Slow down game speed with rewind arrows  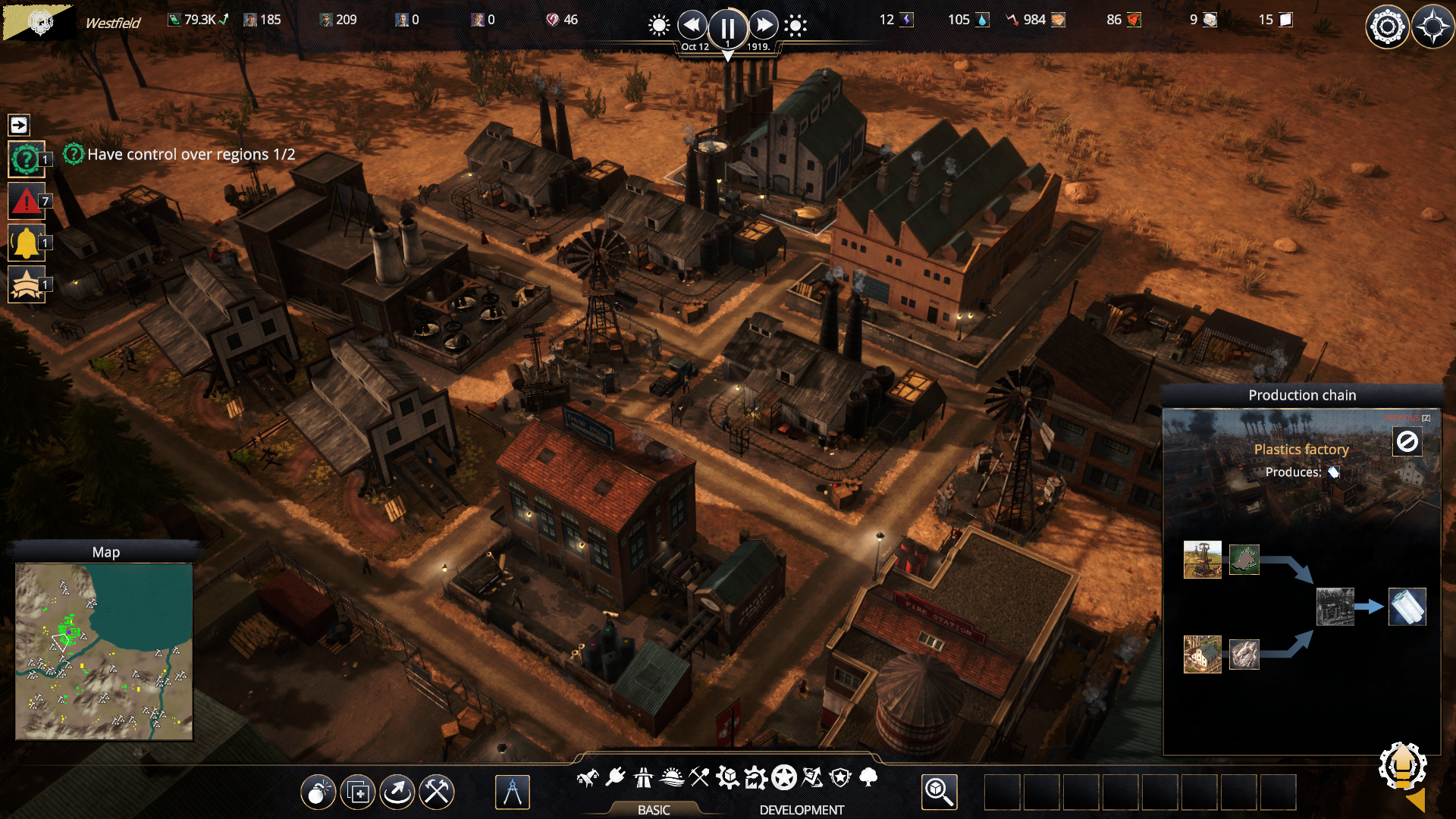[692, 26]
